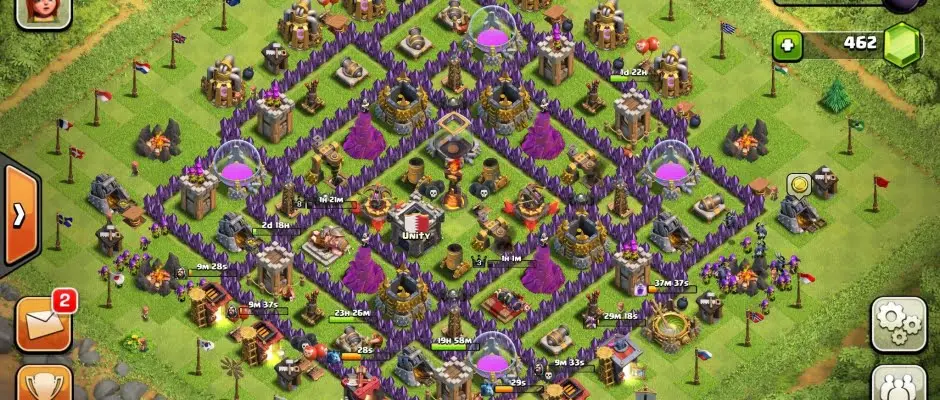Tap the green plus to buy gems

pos(788,45)
